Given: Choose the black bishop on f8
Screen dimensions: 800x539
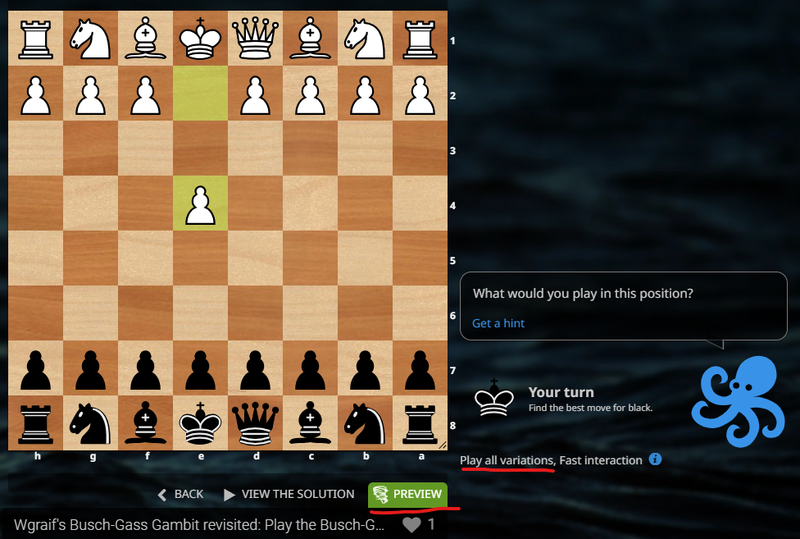Looking at the screenshot, I should coord(146,423).
